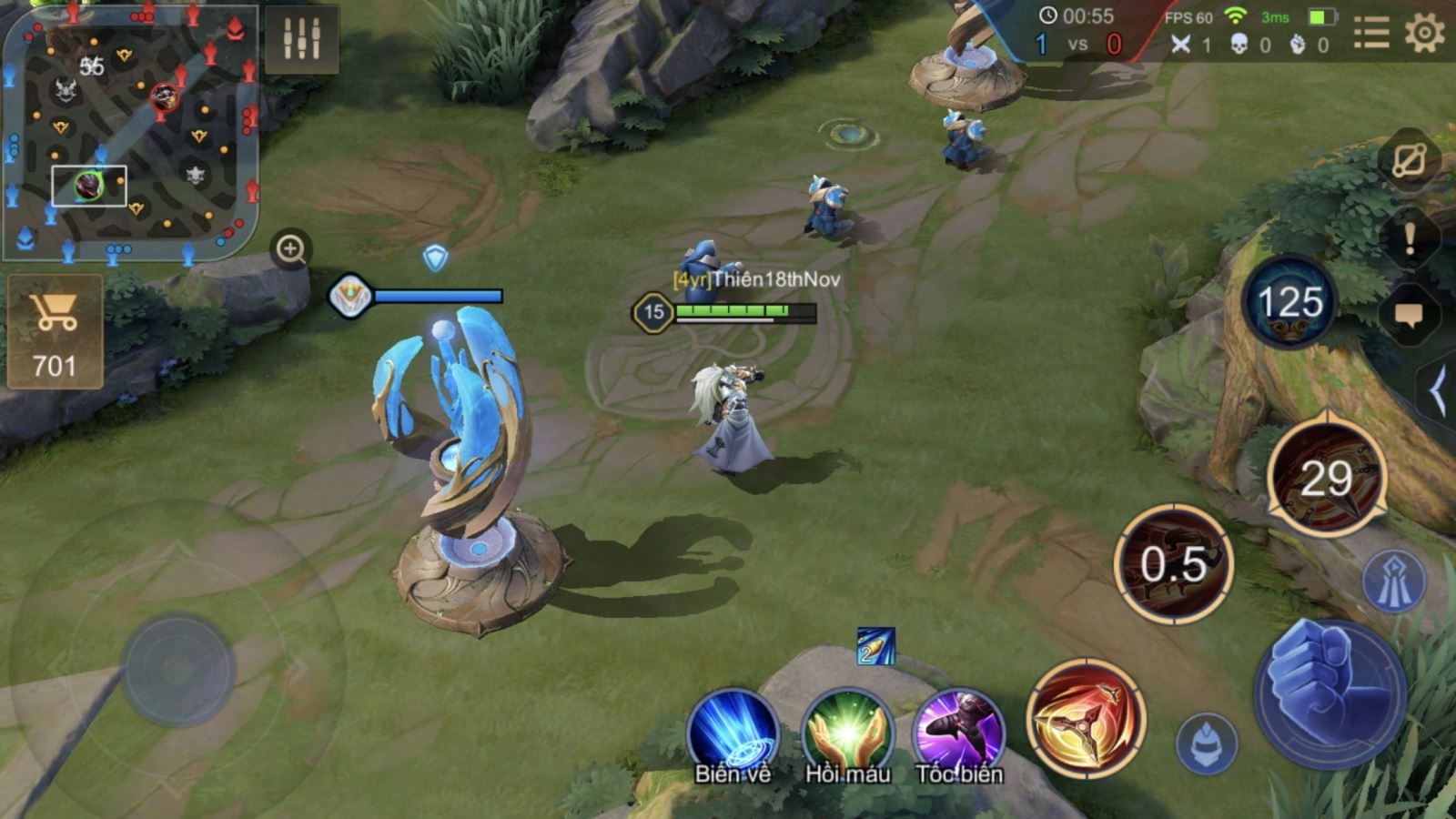
Task: Zoom with the magnifier plus button
Action: pos(291,248)
